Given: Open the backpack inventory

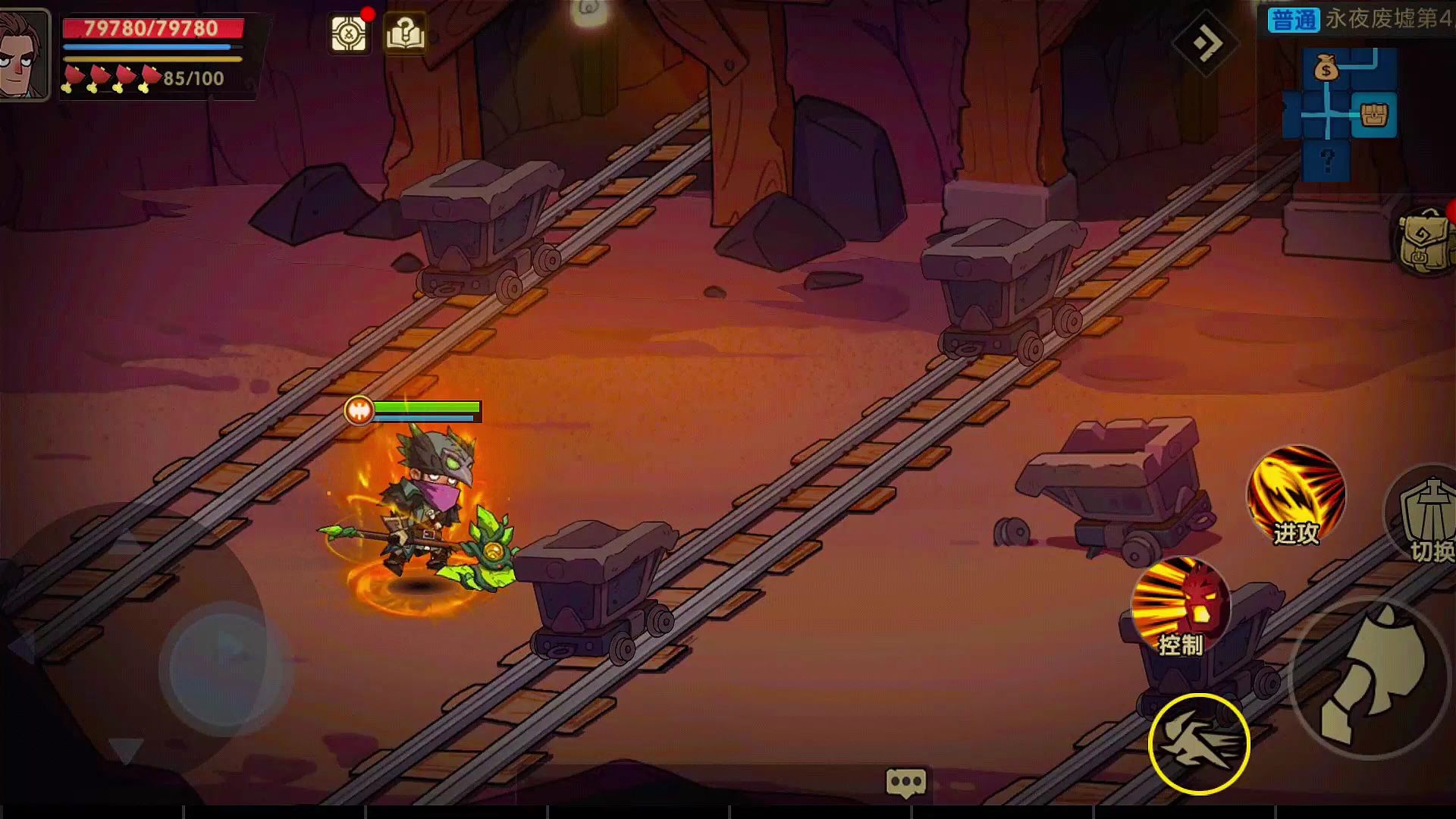Looking at the screenshot, I should pos(1426,241).
